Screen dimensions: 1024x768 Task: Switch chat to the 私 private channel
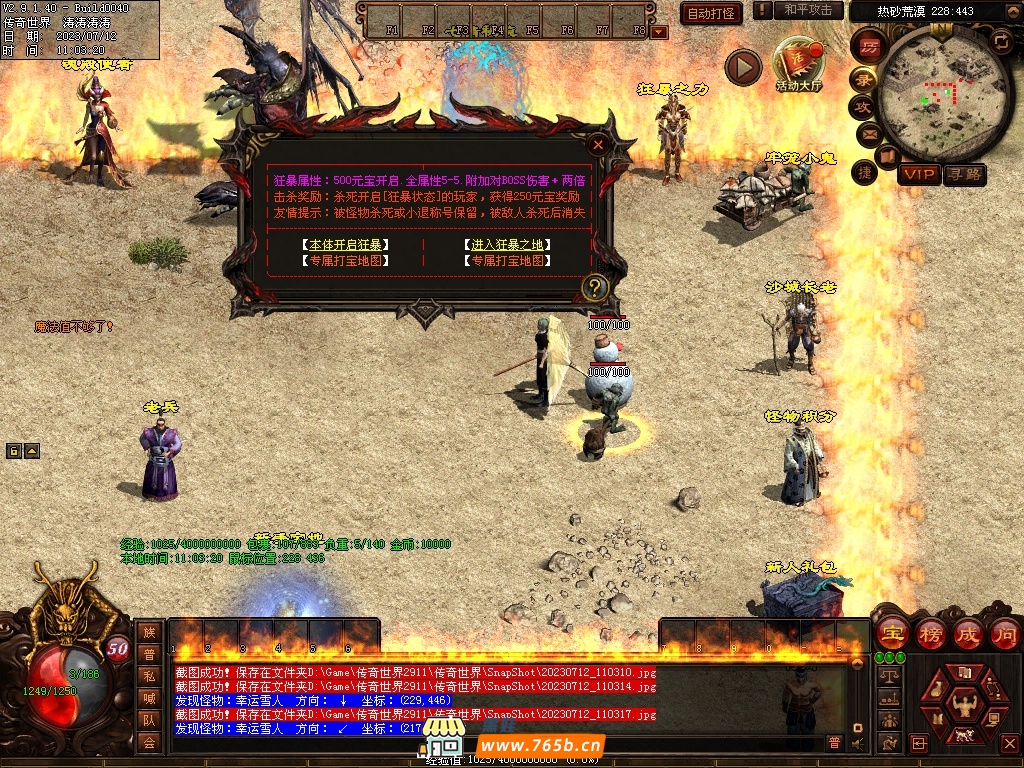tap(149, 675)
